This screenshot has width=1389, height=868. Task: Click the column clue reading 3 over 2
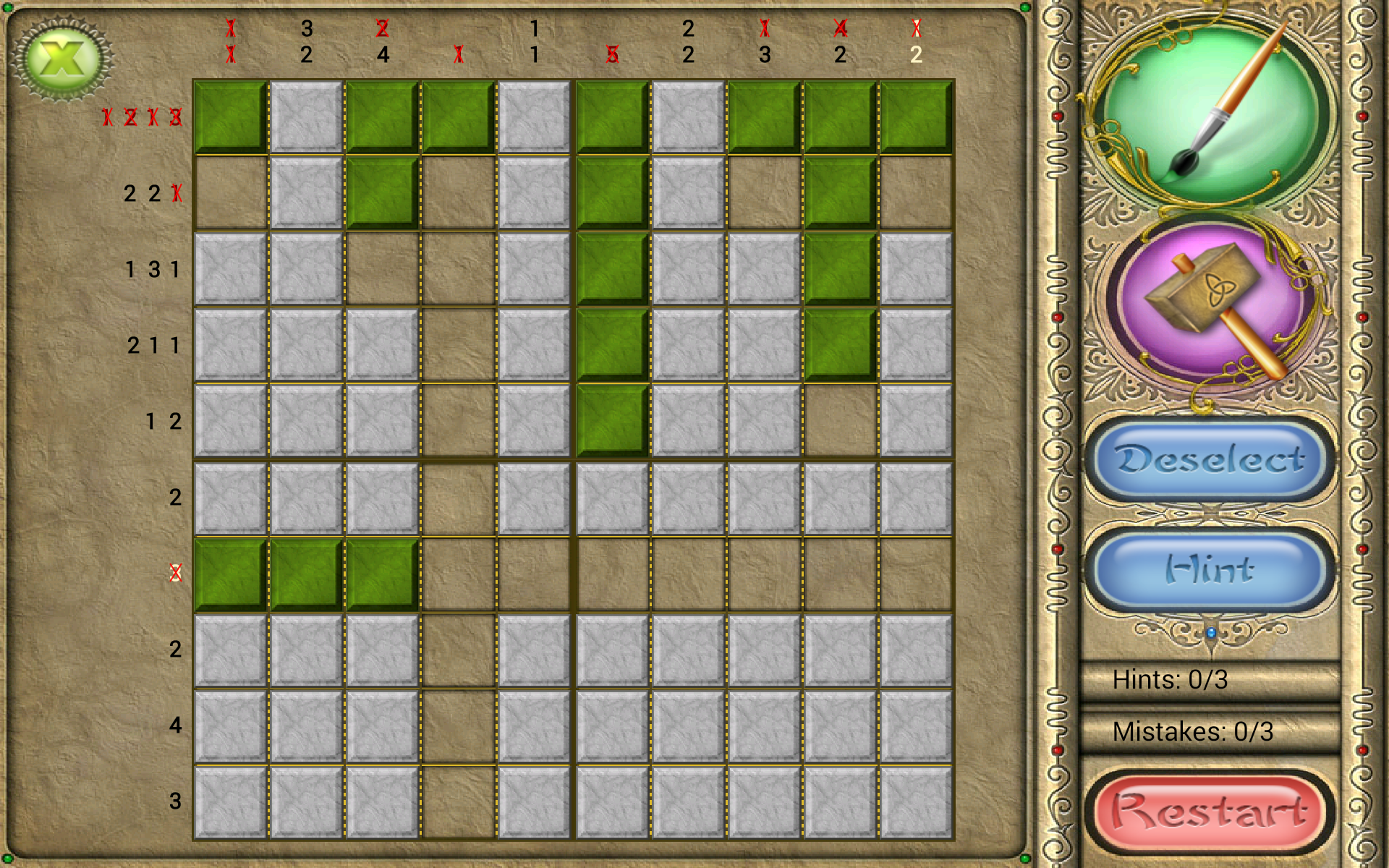(305, 40)
